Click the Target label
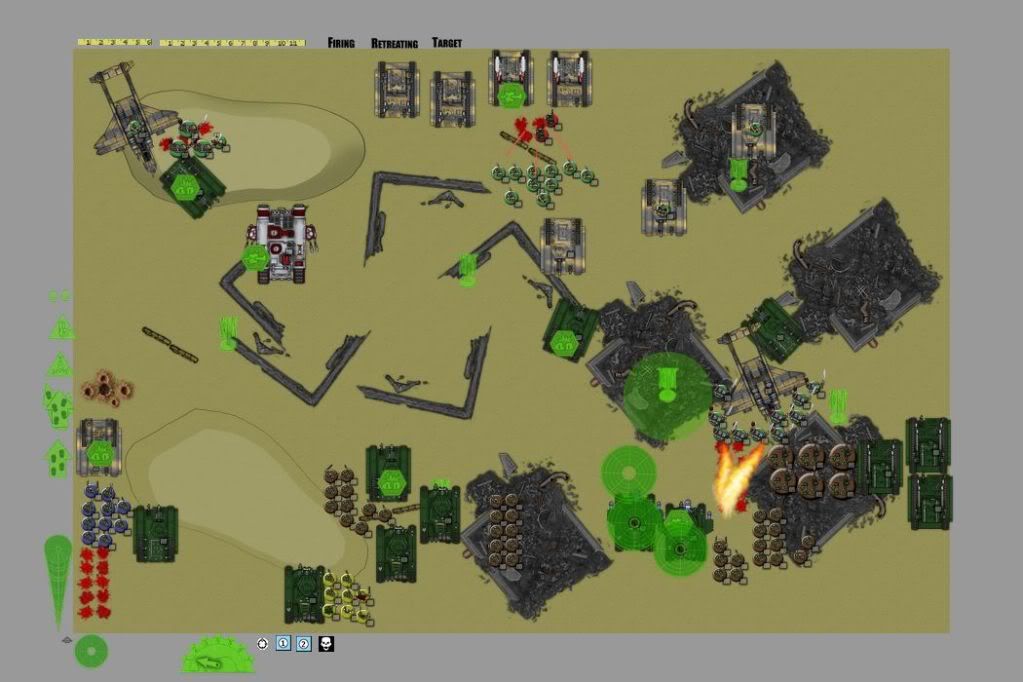This screenshot has width=1023, height=682. [447, 43]
